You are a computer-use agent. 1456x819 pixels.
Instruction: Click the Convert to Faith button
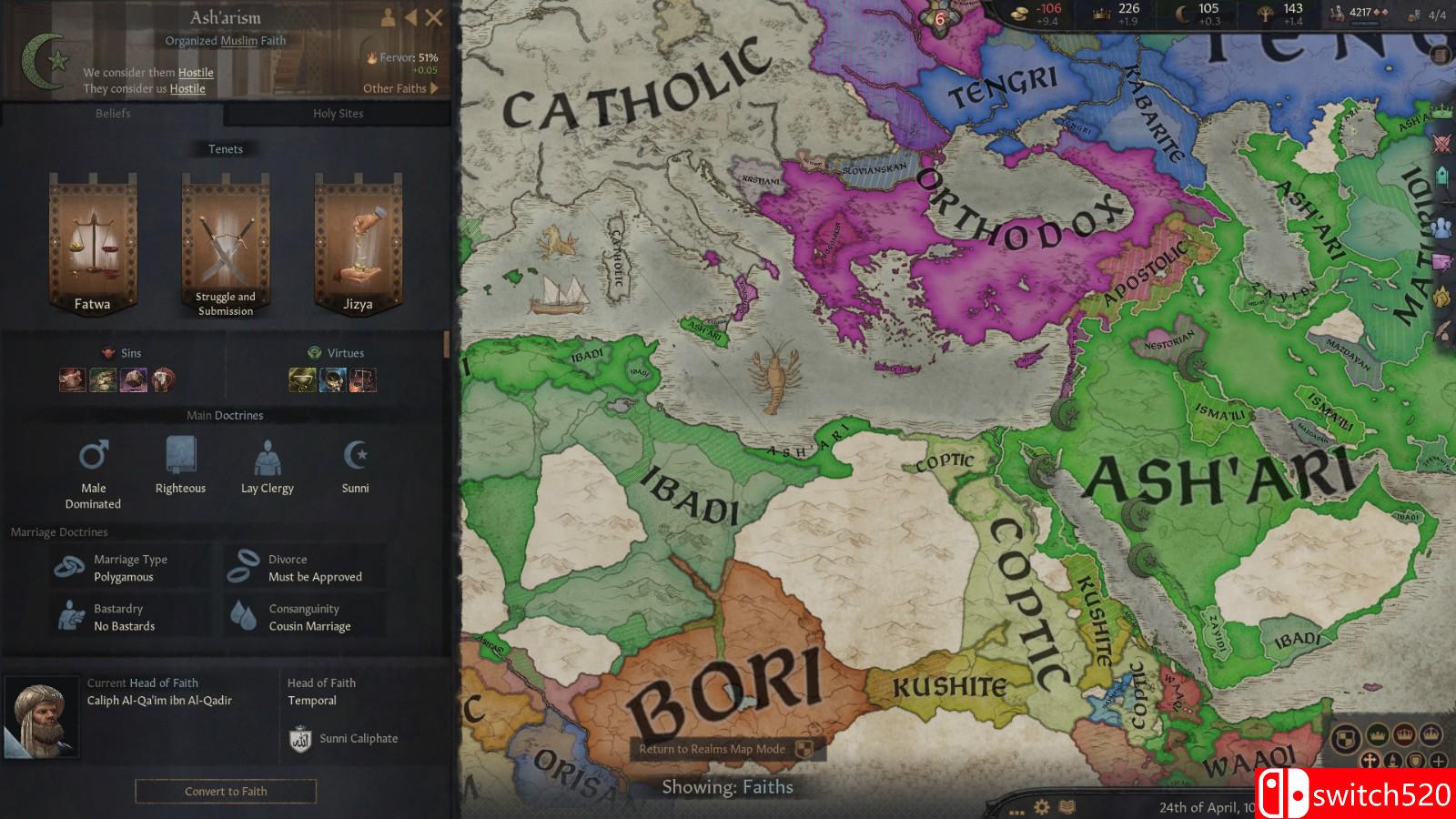click(225, 791)
